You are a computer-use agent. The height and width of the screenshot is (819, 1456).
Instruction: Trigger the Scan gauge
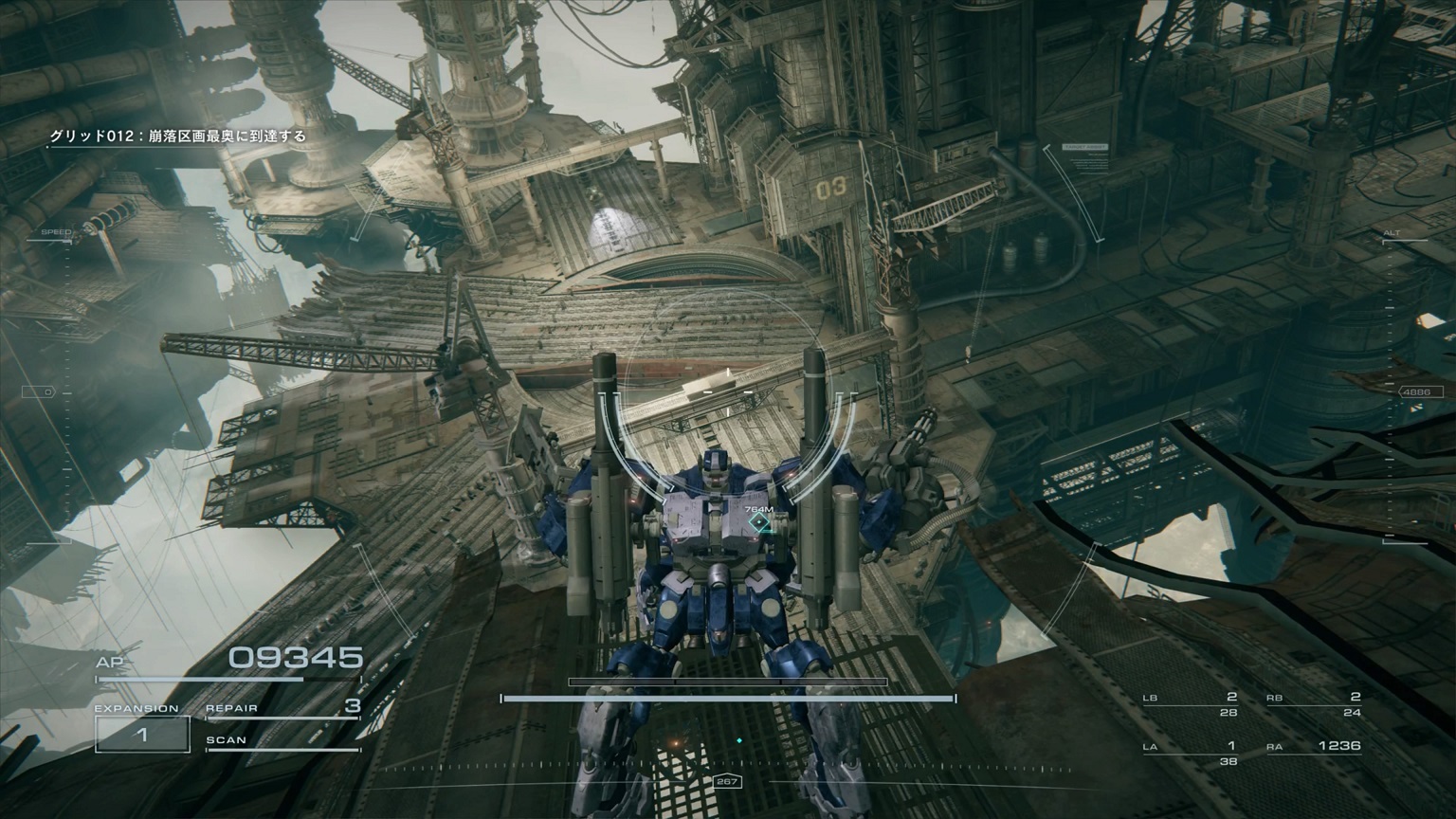click(x=282, y=742)
